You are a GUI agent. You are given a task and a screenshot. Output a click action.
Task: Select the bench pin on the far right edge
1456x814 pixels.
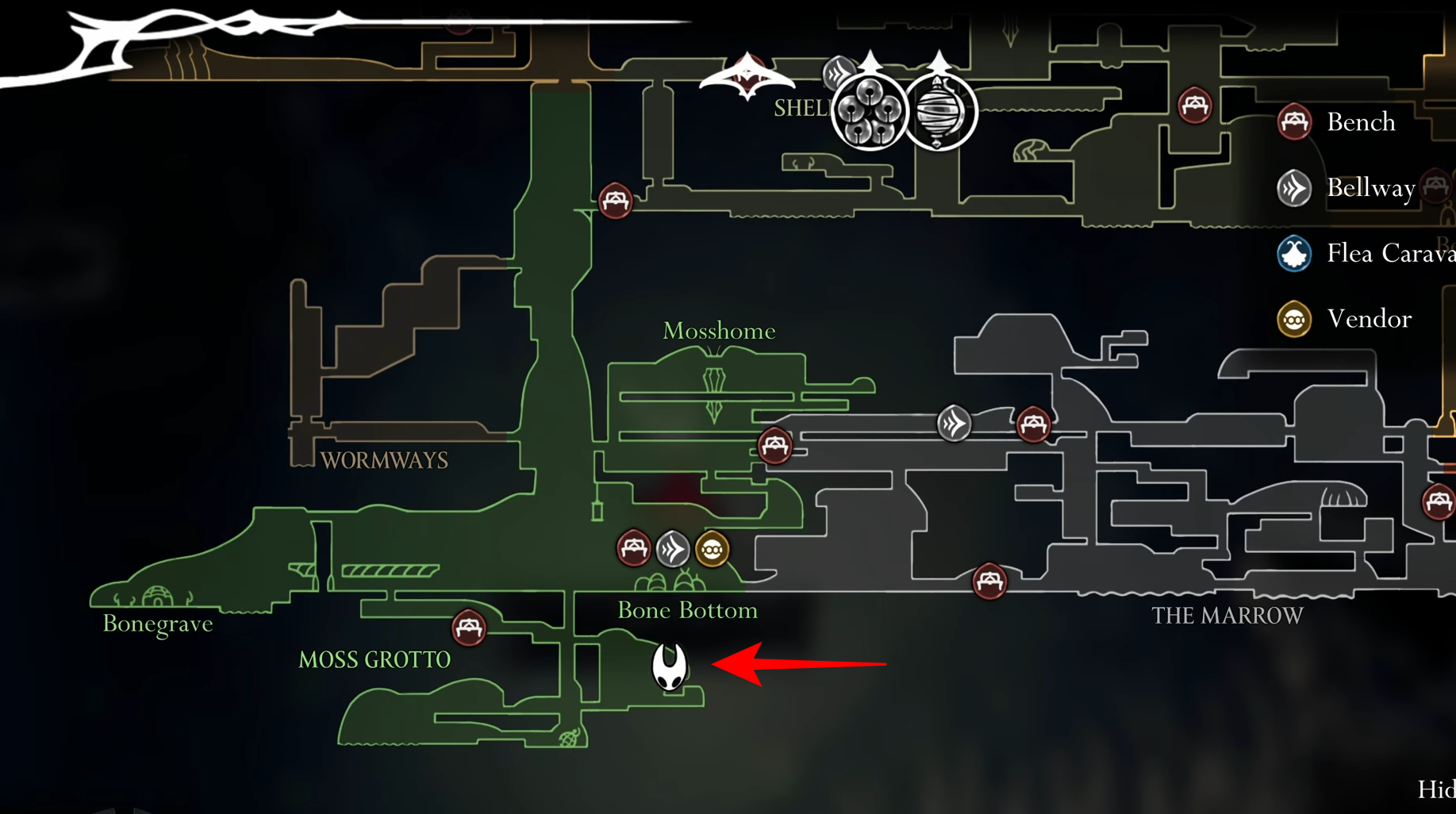(1438, 501)
